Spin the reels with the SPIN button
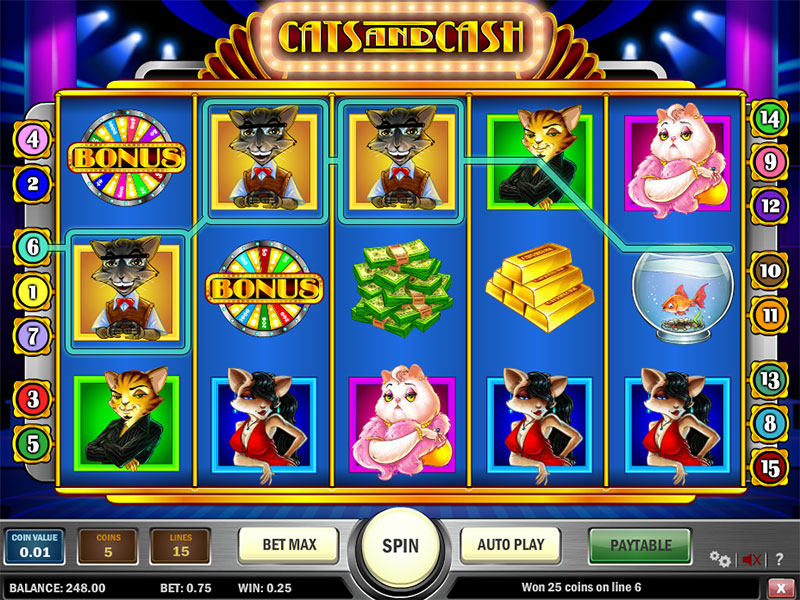 coord(399,546)
